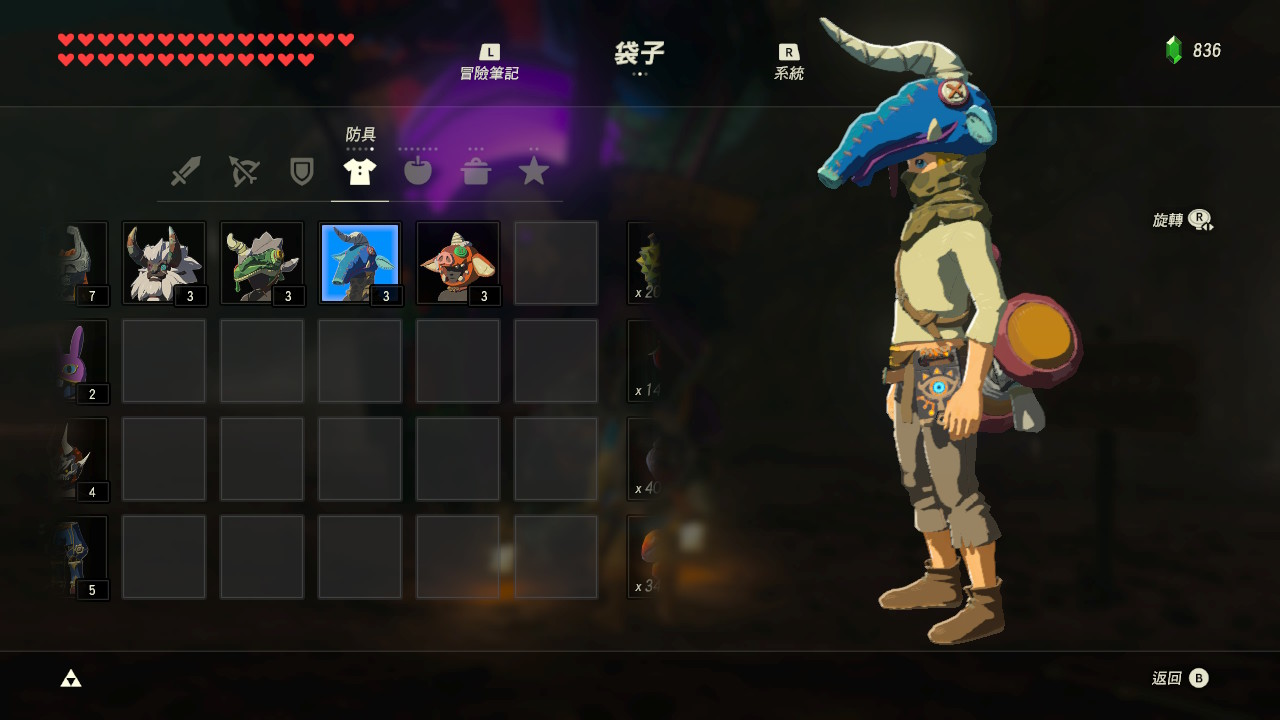This screenshot has width=1280, height=720.
Task: Select the sword icon for weapons category
Action: tap(186, 170)
